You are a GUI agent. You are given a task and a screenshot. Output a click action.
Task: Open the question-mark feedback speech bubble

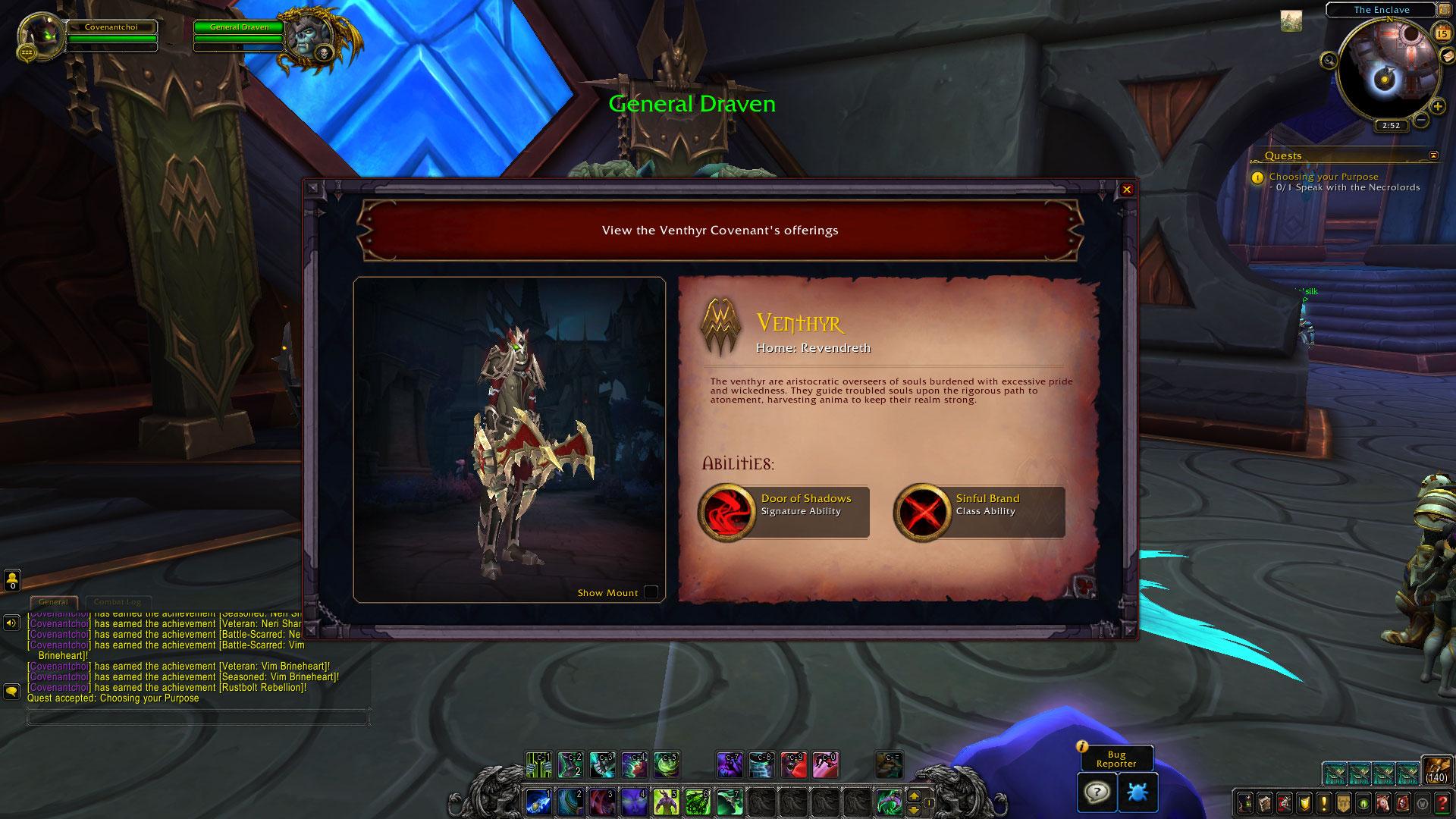1097,792
